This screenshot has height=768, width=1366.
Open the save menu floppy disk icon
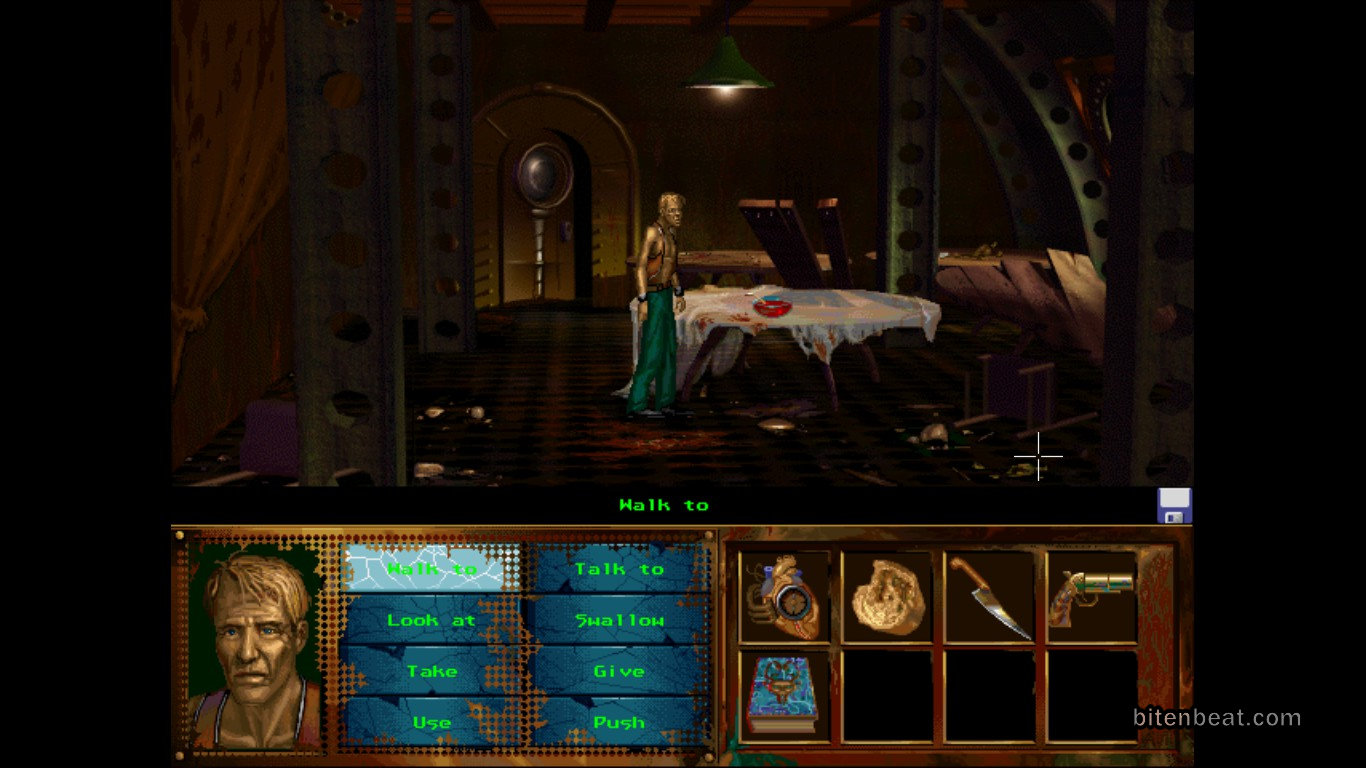(1174, 506)
